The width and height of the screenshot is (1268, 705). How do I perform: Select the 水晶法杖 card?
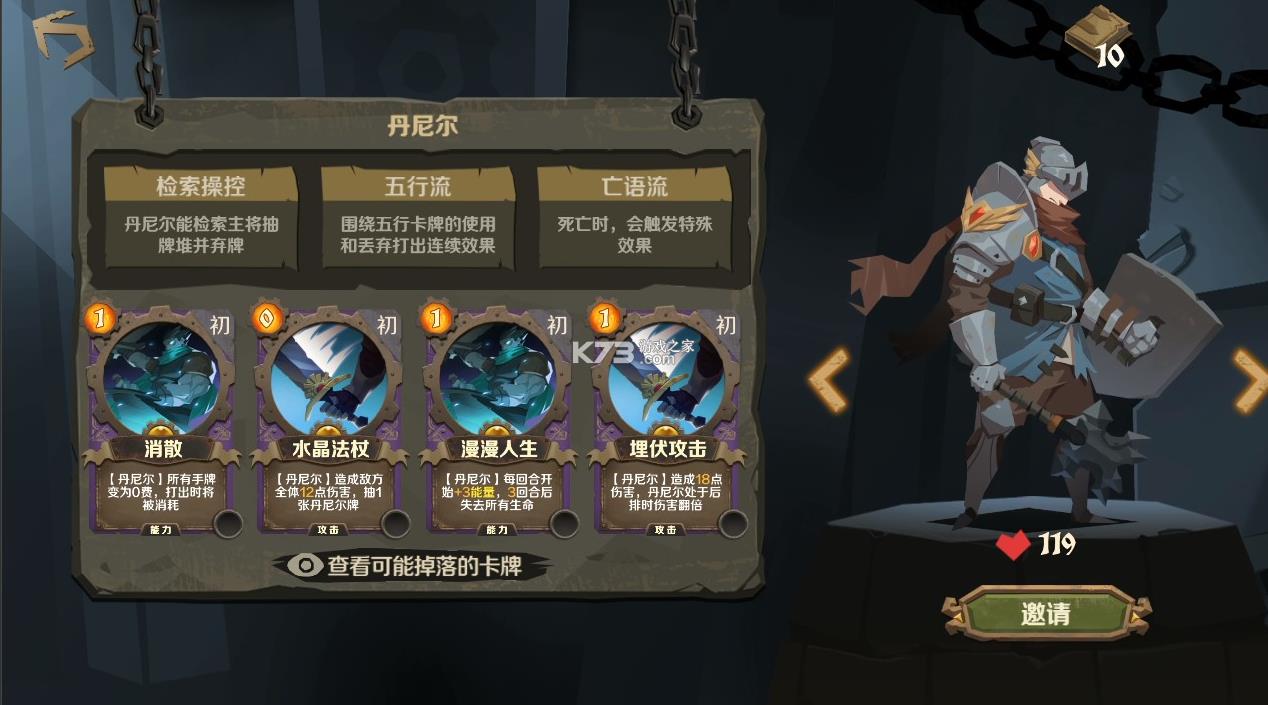click(330, 420)
